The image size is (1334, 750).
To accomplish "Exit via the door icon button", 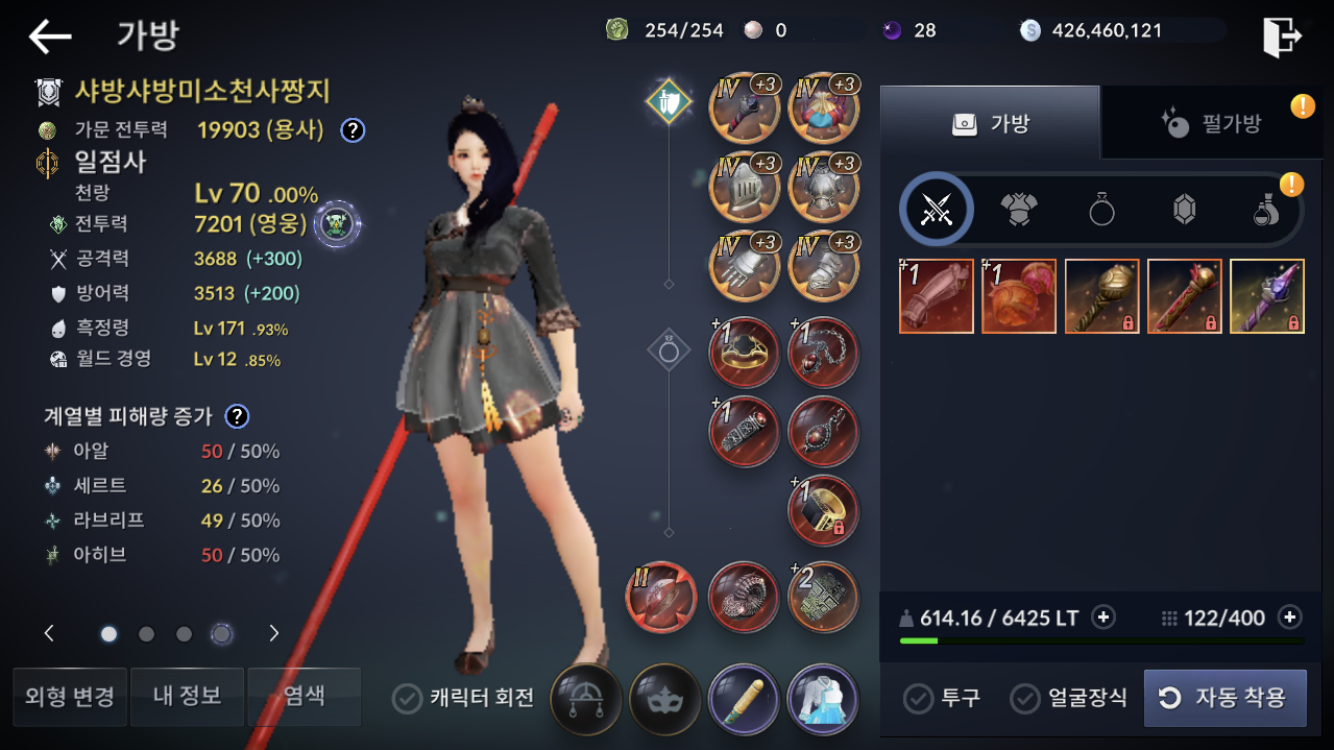I will point(1282,37).
